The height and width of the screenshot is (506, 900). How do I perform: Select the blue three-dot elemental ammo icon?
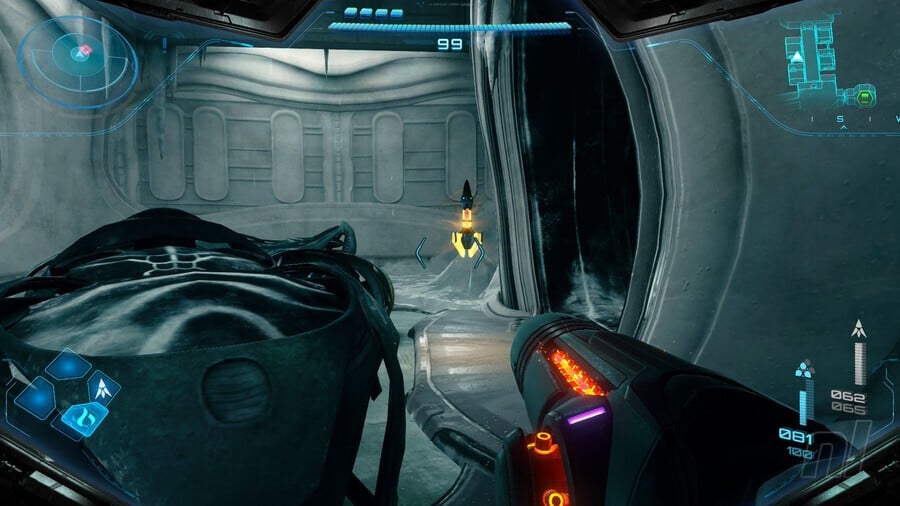(x=804, y=370)
